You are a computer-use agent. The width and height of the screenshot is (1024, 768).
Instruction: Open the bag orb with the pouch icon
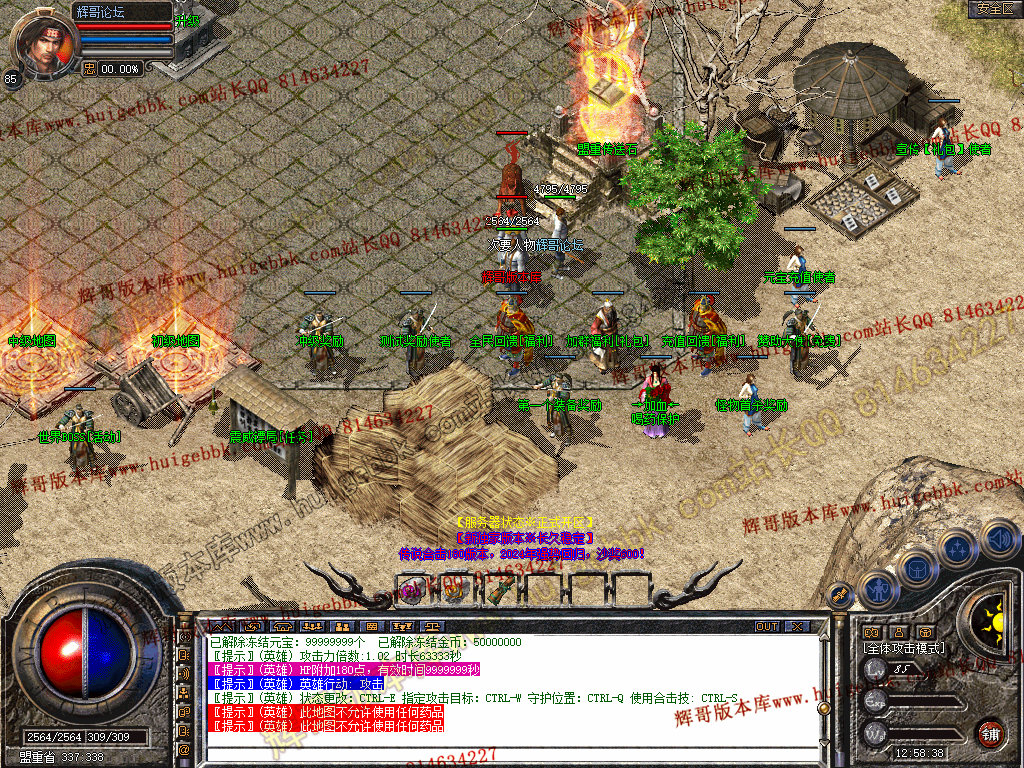916,568
